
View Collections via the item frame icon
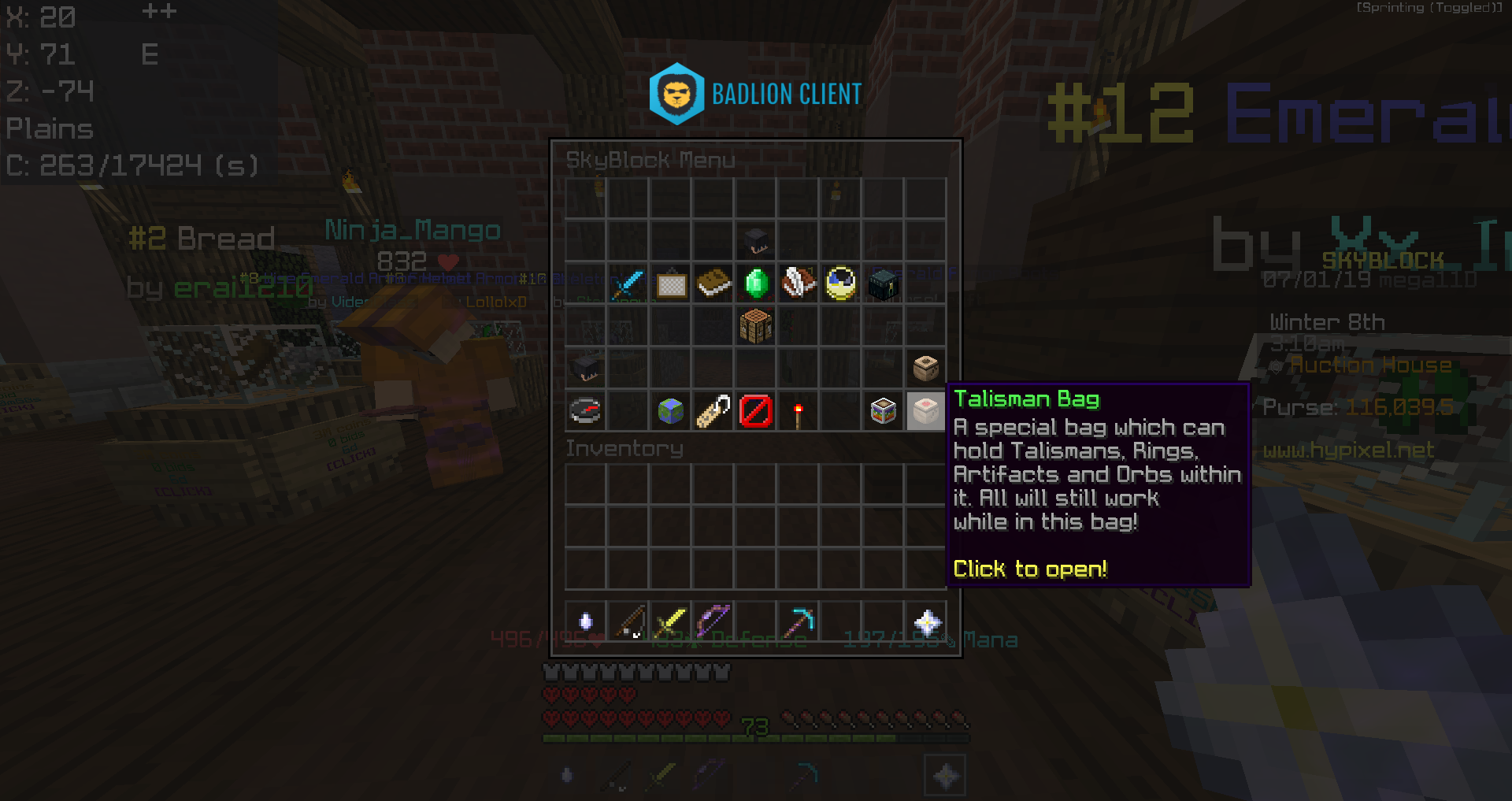[x=671, y=284]
